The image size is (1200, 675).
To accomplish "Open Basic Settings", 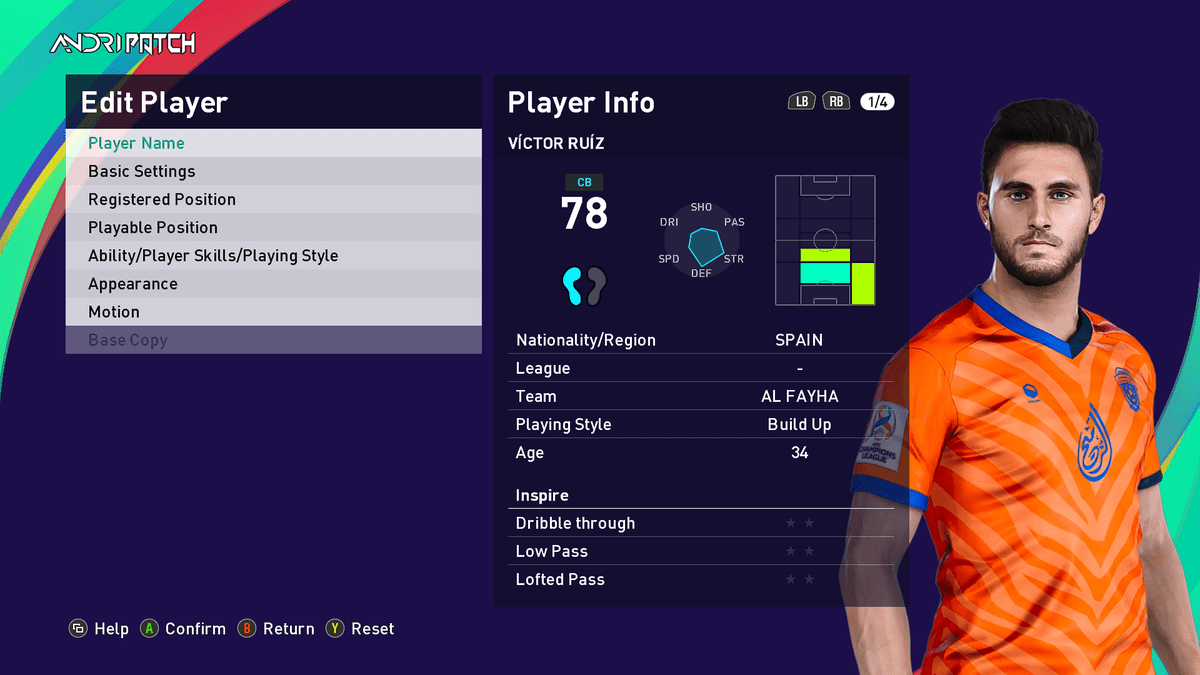I will click(x=273, y=171).
